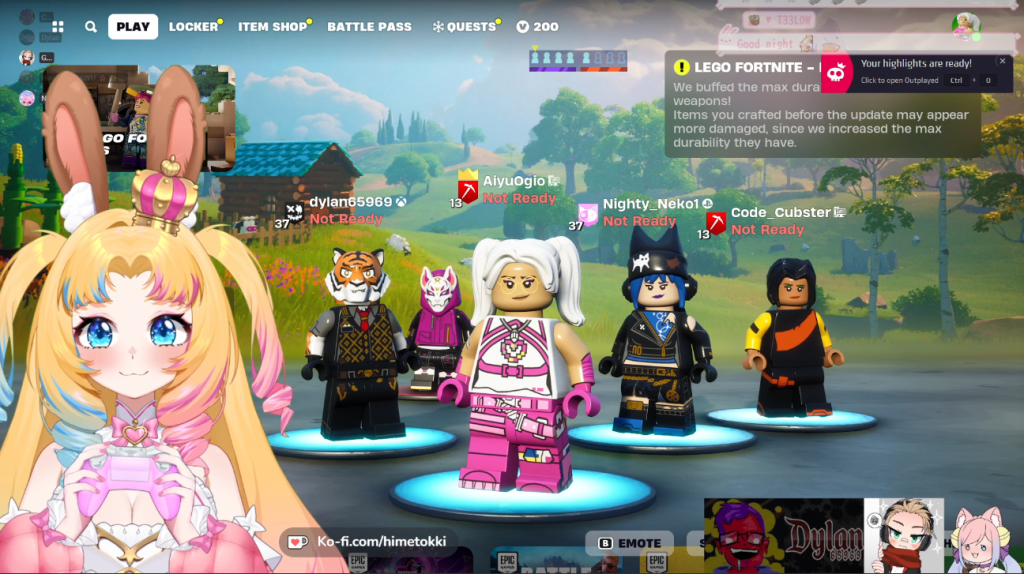Open the player avatar in top corner
The image size is (1024, 574).
tap(965, 25)
